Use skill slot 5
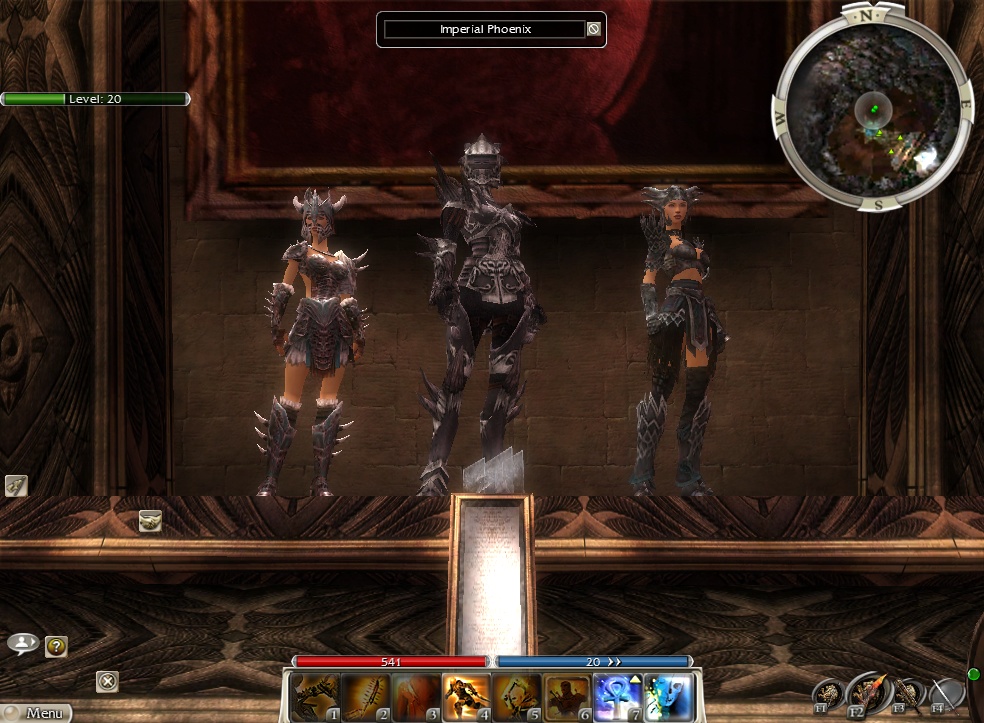Viewport: 984px width, 723px height. 517,697
